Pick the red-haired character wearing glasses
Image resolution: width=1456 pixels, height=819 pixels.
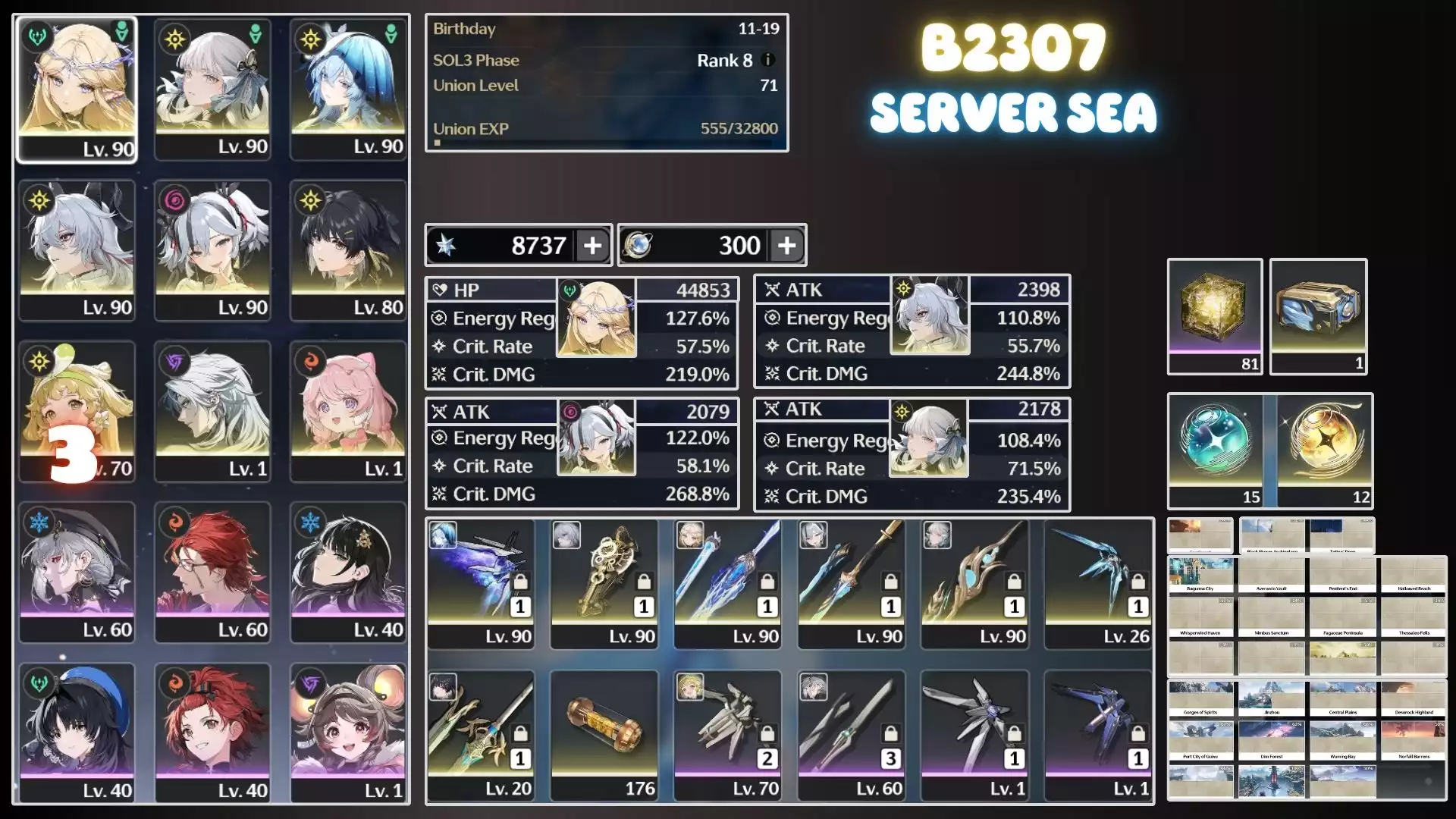click(212, 572)
